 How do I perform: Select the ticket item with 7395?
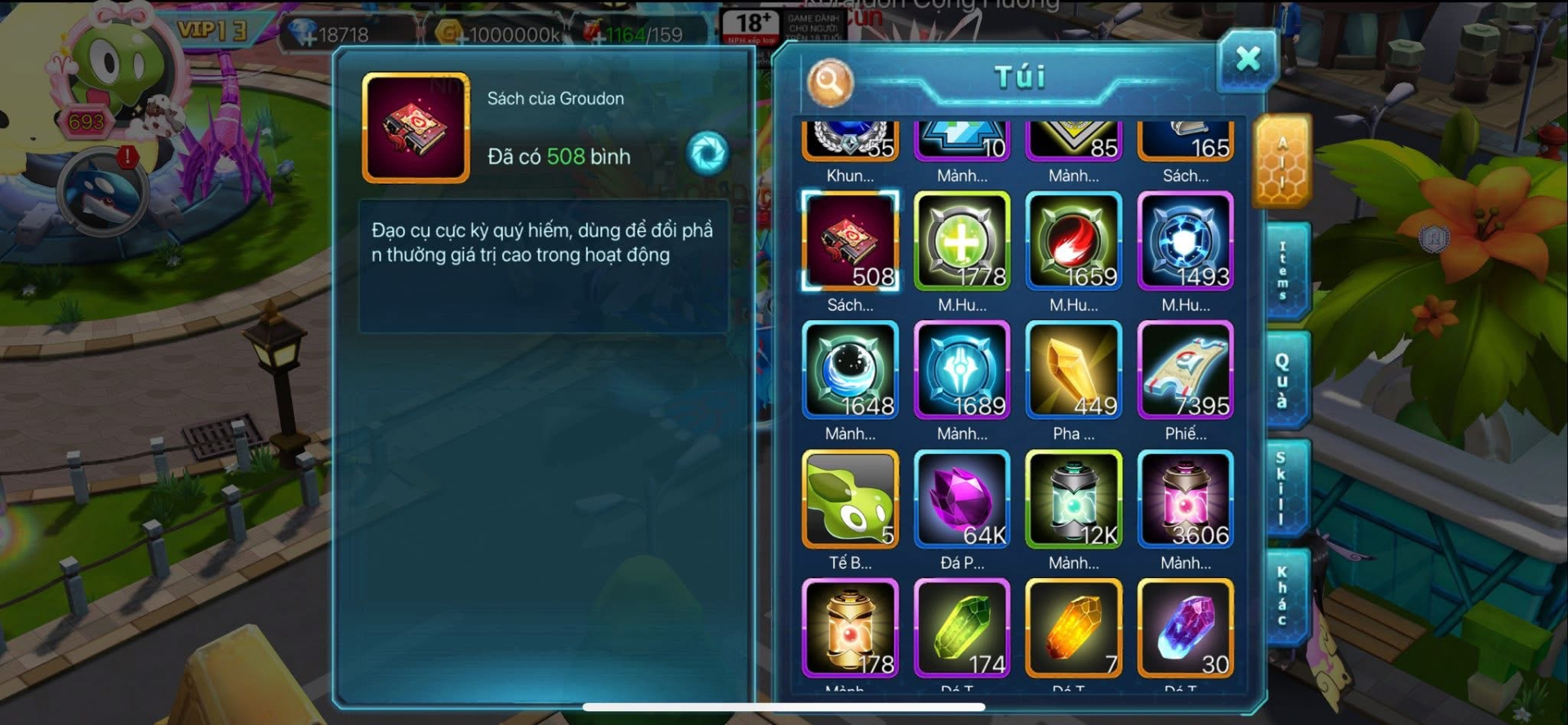pyautogui.click(x=1185, y=370)
